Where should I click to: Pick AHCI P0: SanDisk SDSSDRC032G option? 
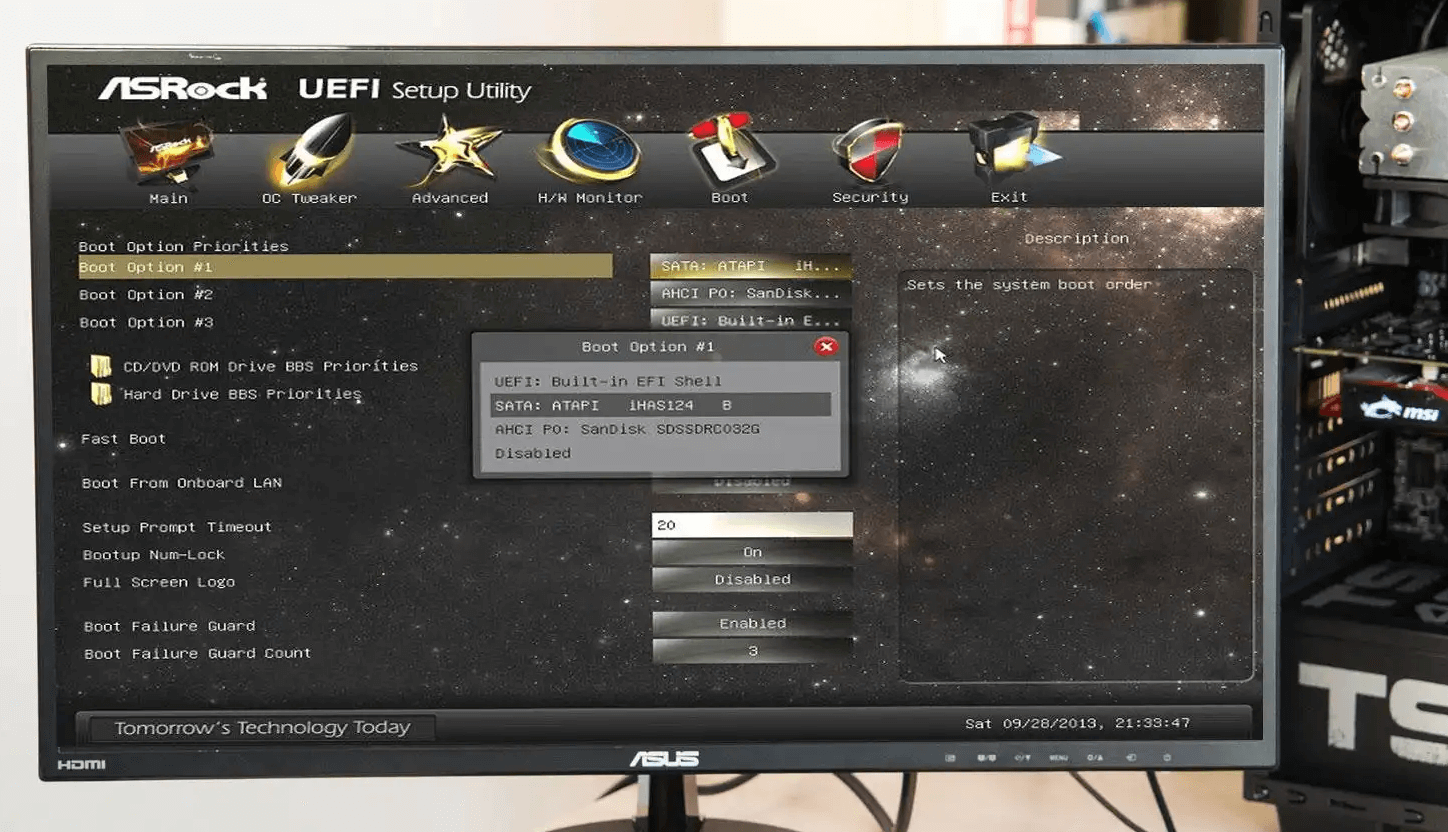(627, 429)
